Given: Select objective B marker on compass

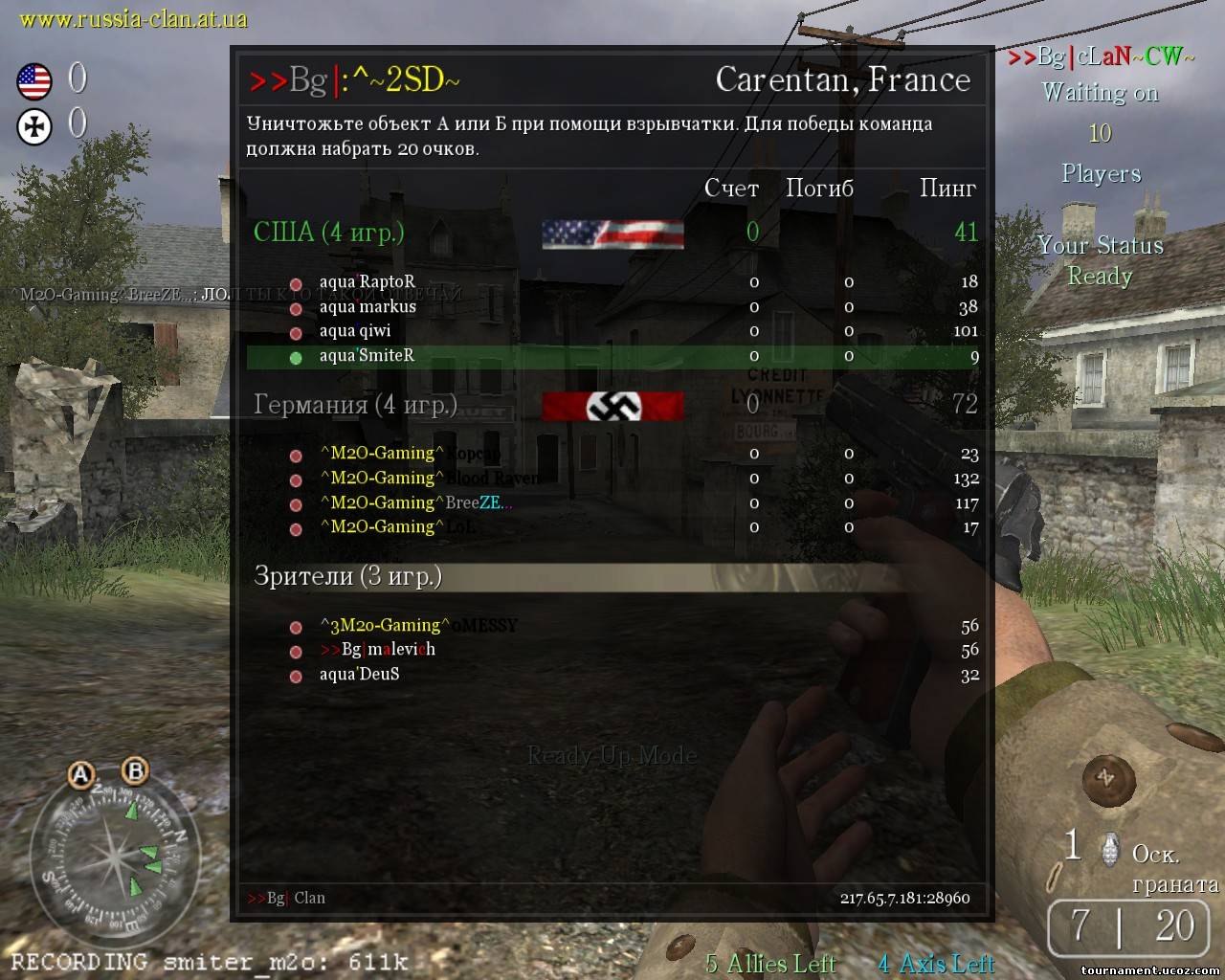Looking at the screenshot, I should click(135, 769).
